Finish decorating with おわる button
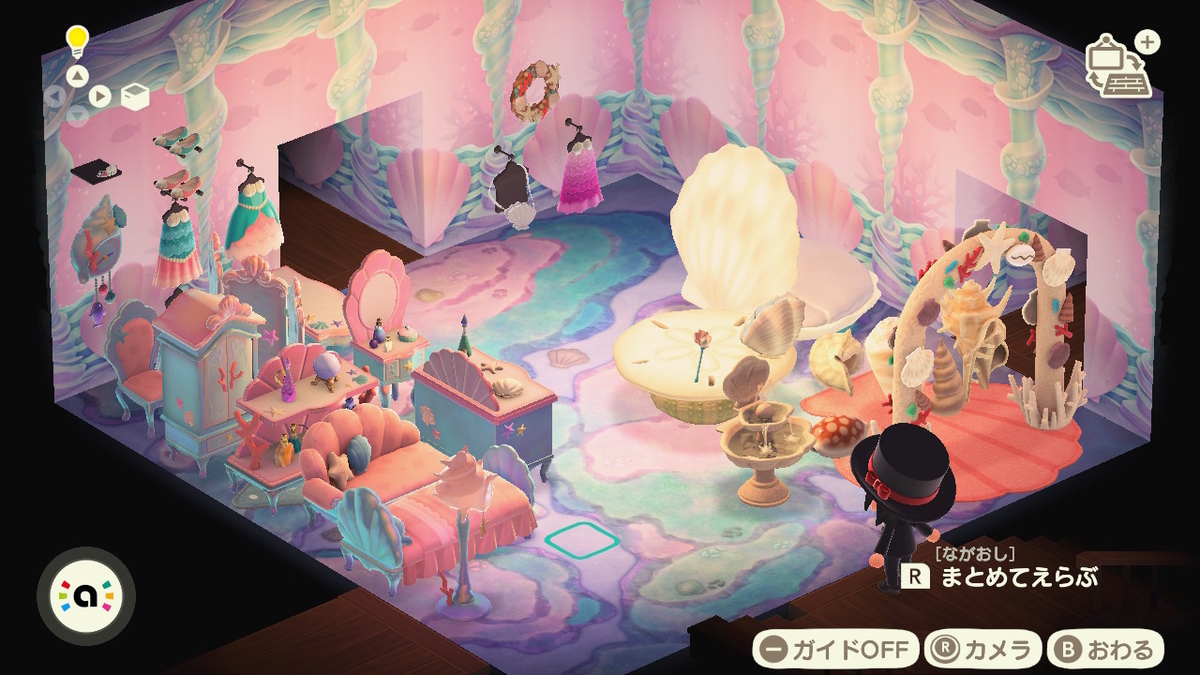1200x675 pixels. [x=1105, y=650]
